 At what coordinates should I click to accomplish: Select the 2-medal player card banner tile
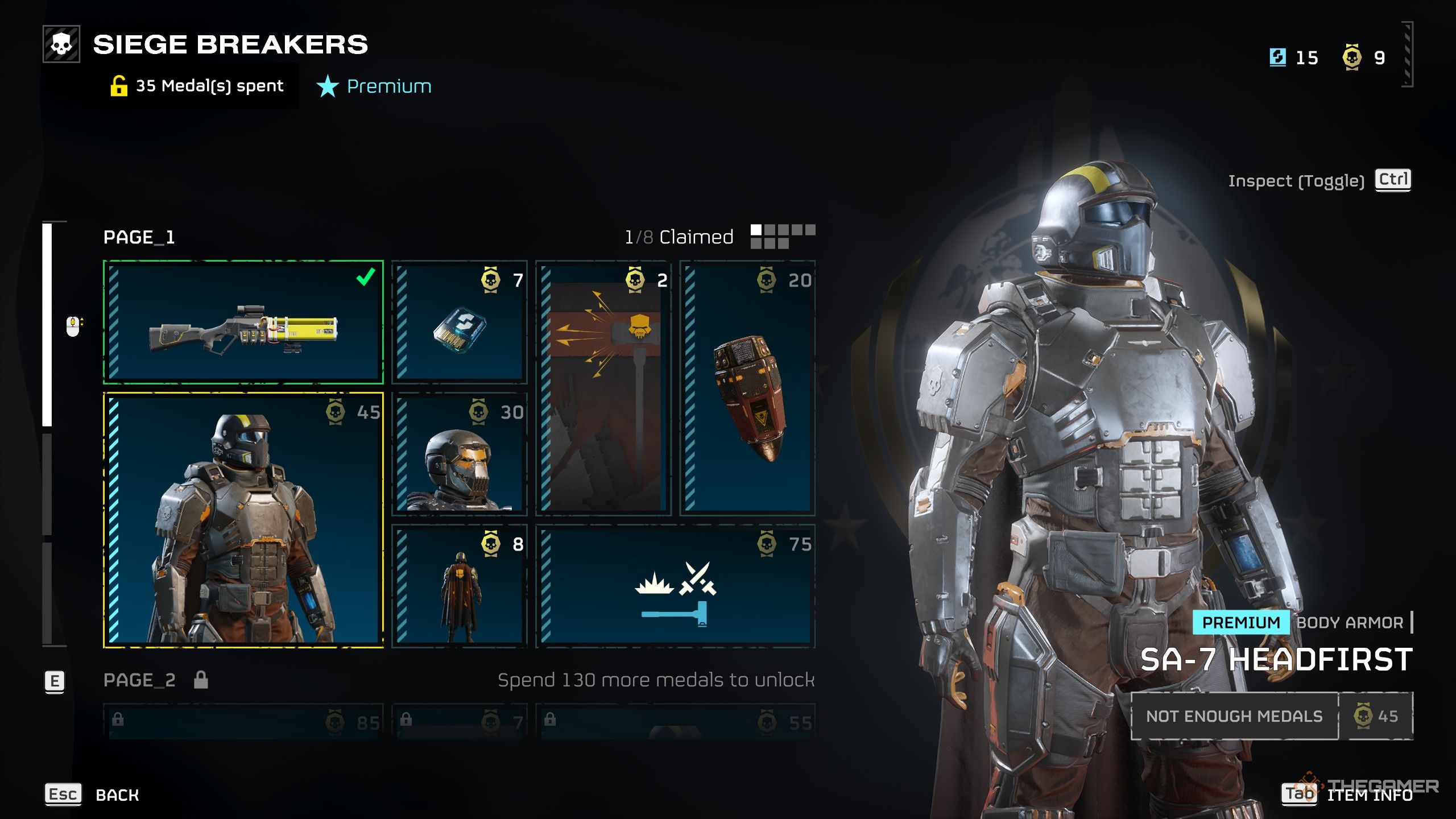[603, 388]
